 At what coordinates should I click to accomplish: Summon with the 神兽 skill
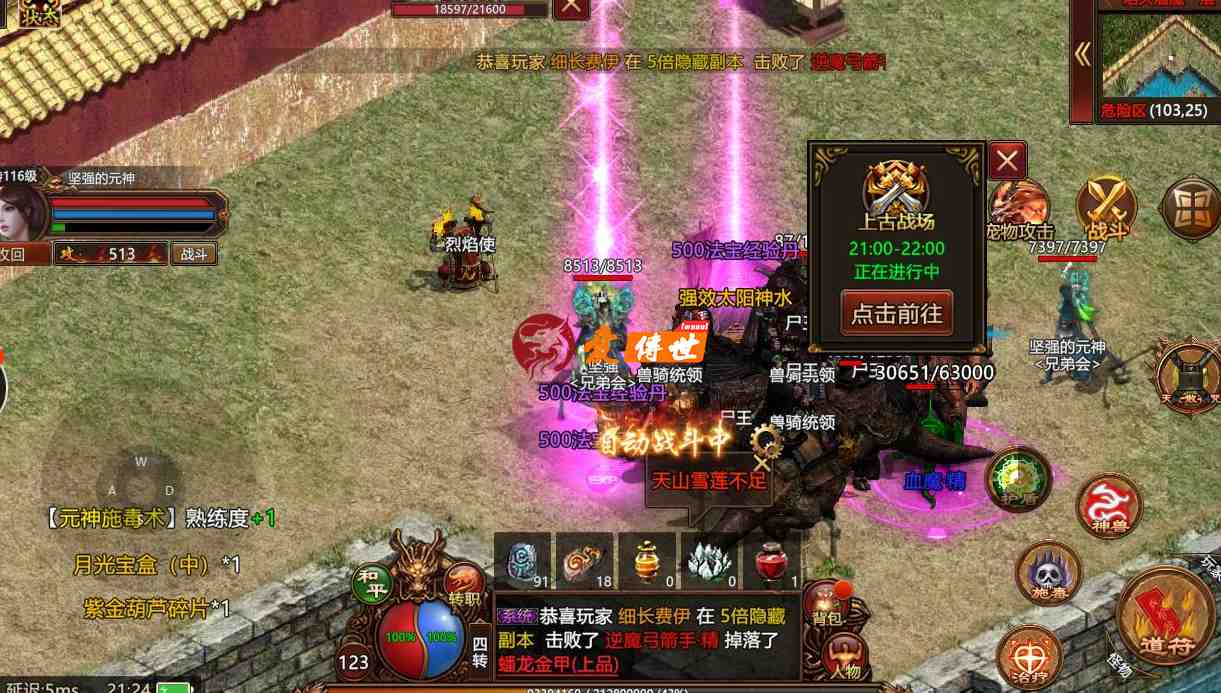(x=1109, y=505)
